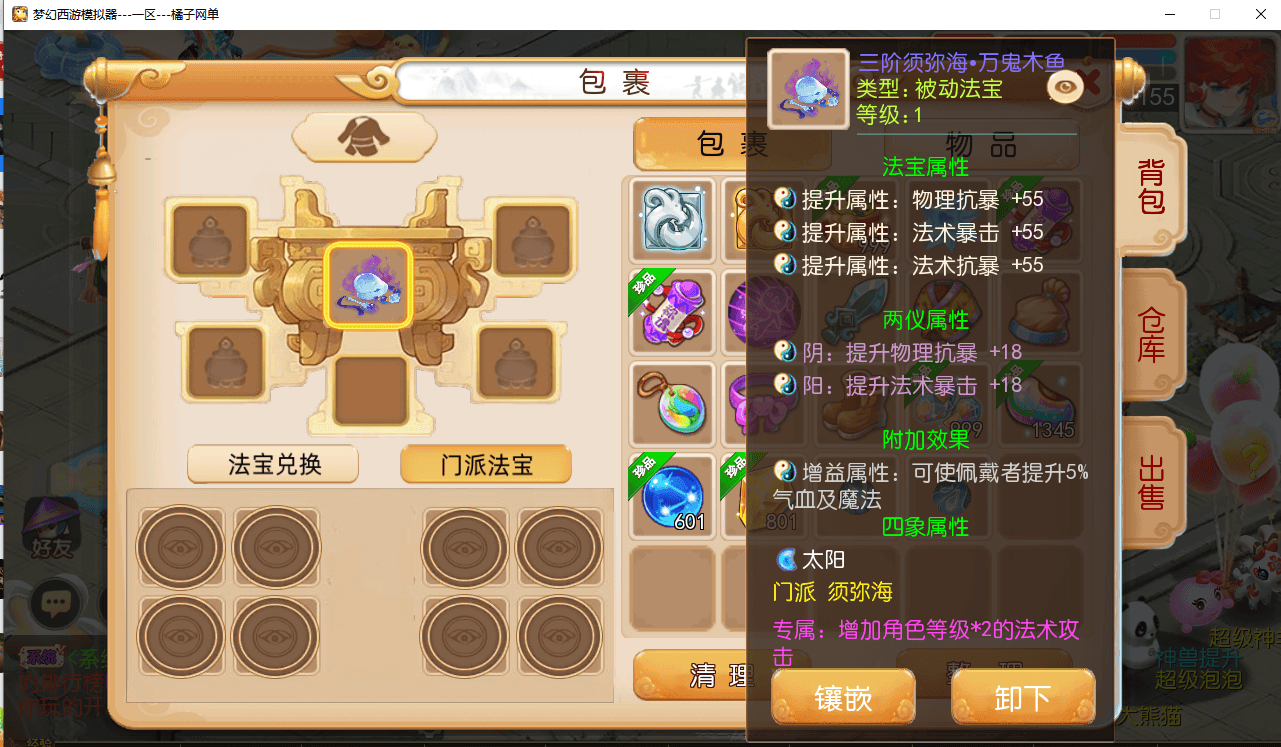Open 法宝兑换 exchange
This screenshot has height=747, width=1281.
pos(272,464)
